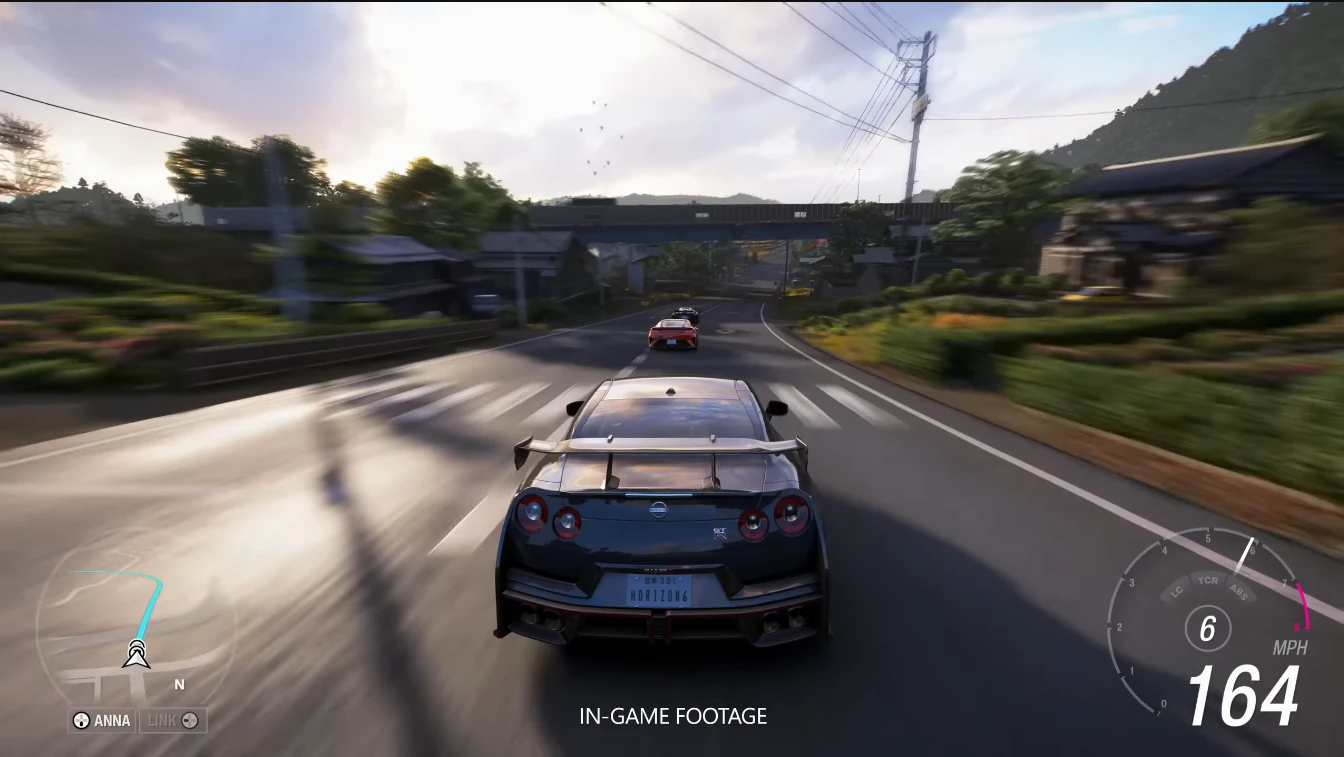This screenshot has height=757, width=1344.
Task: Click the gear number 6 in the tachometer
Action: point(1205,628)
